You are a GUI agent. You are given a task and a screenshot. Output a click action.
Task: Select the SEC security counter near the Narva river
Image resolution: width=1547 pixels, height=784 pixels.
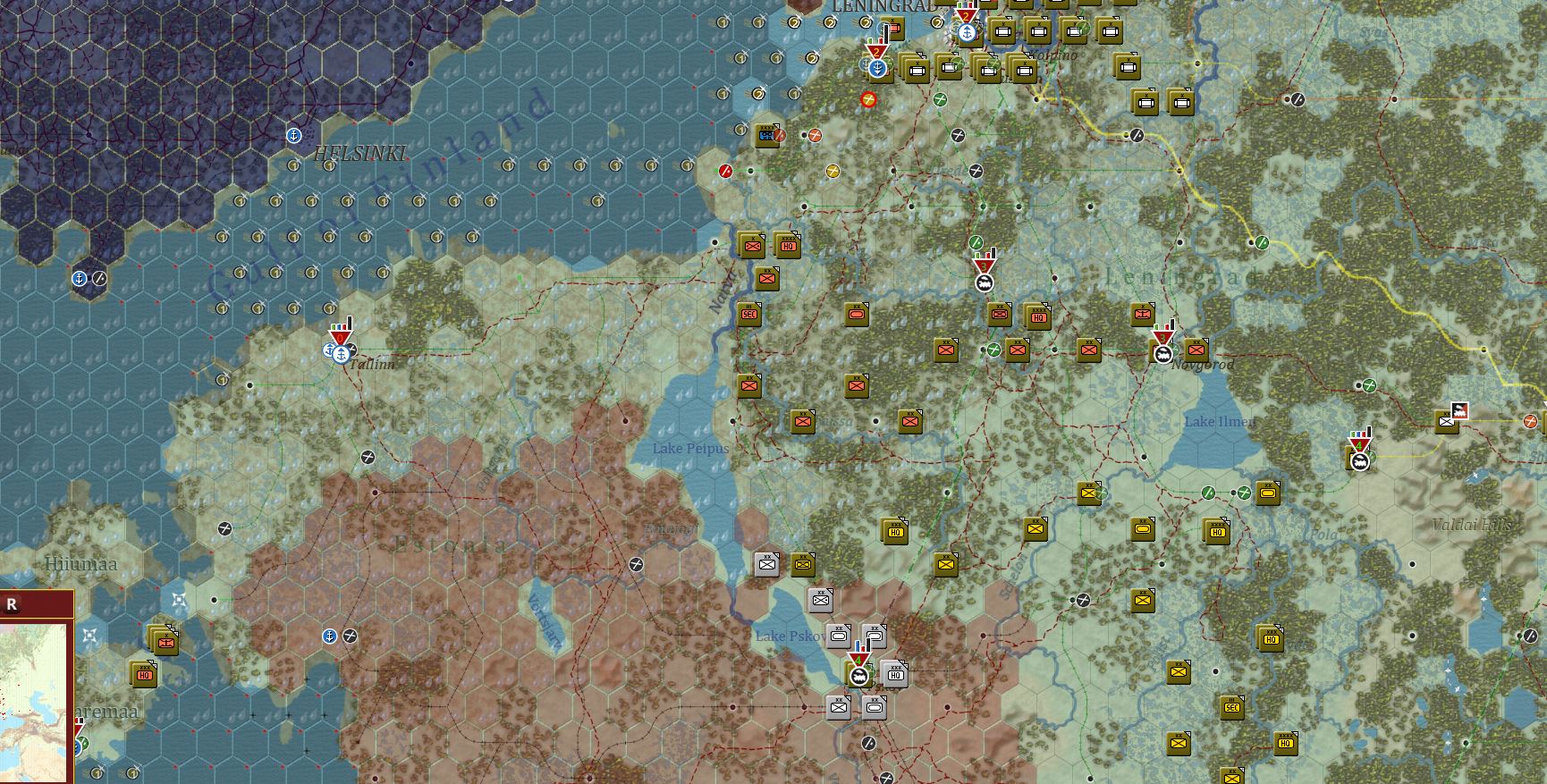click(748, 315)
